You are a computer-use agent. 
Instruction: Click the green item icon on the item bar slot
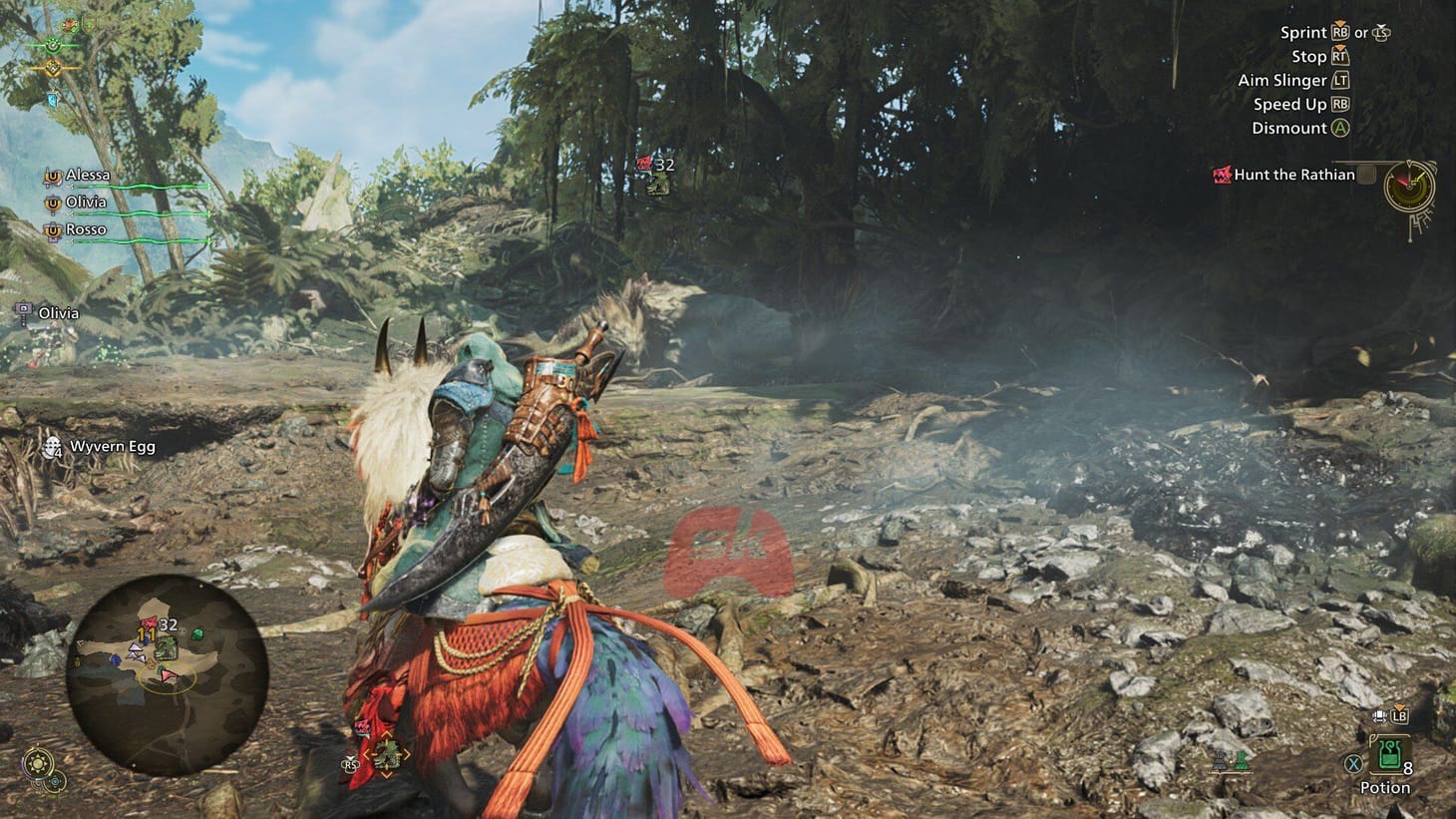[x=1242, y=762]
